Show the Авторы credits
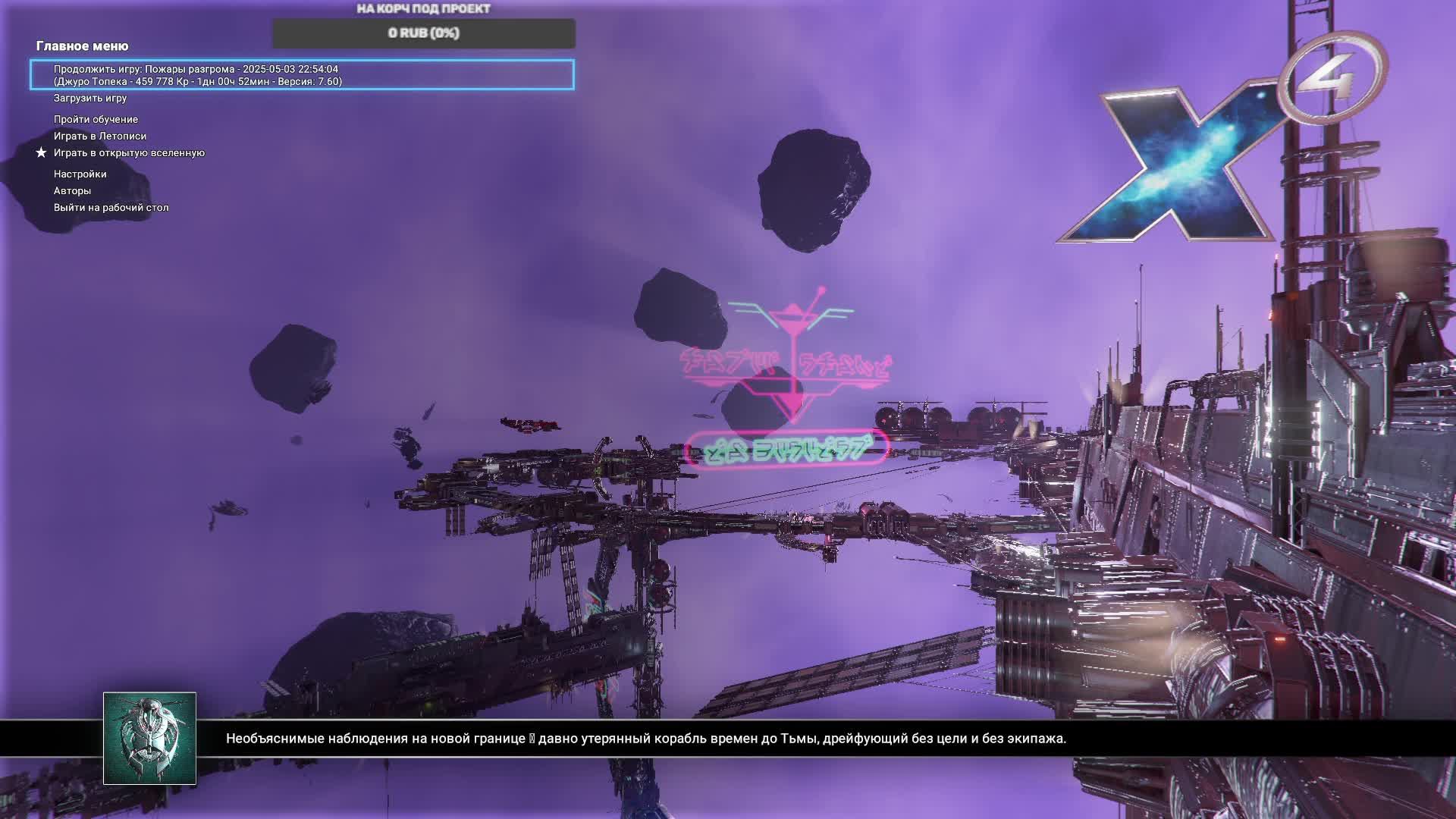Viewport: 1456px width, 819px height. 72,190
